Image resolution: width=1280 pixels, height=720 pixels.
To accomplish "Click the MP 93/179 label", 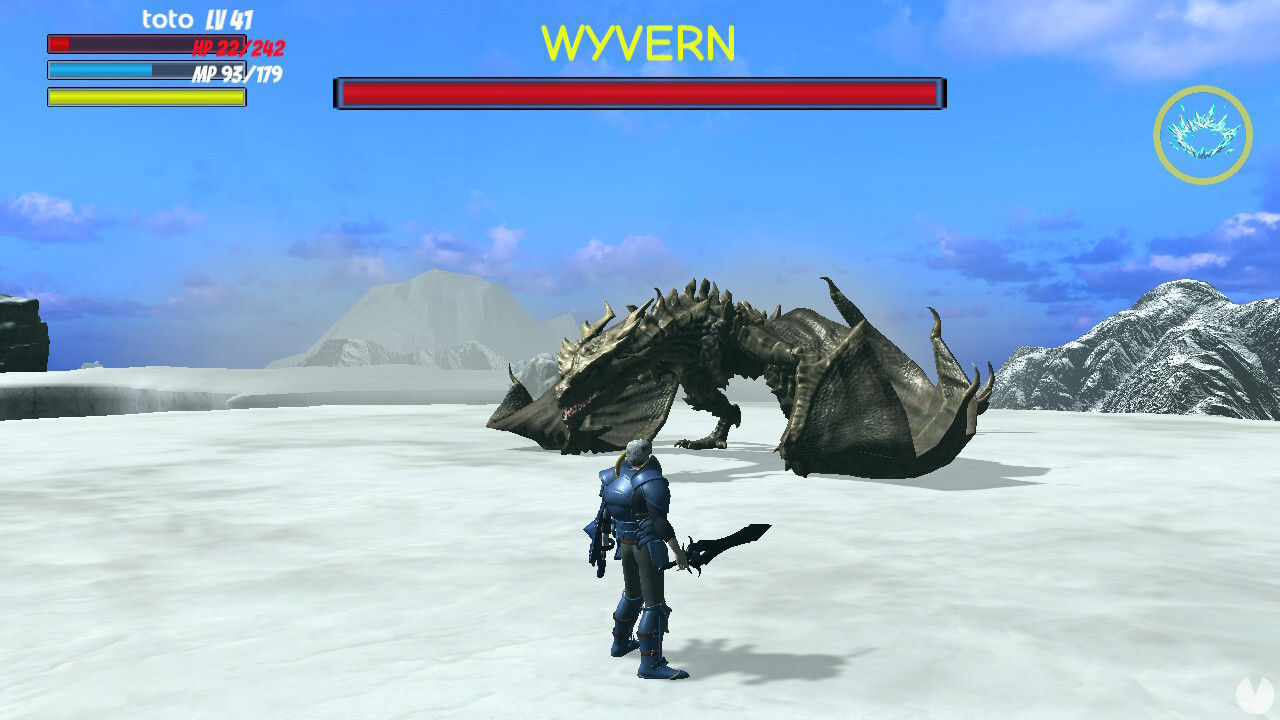I will (x=235, y=71).
